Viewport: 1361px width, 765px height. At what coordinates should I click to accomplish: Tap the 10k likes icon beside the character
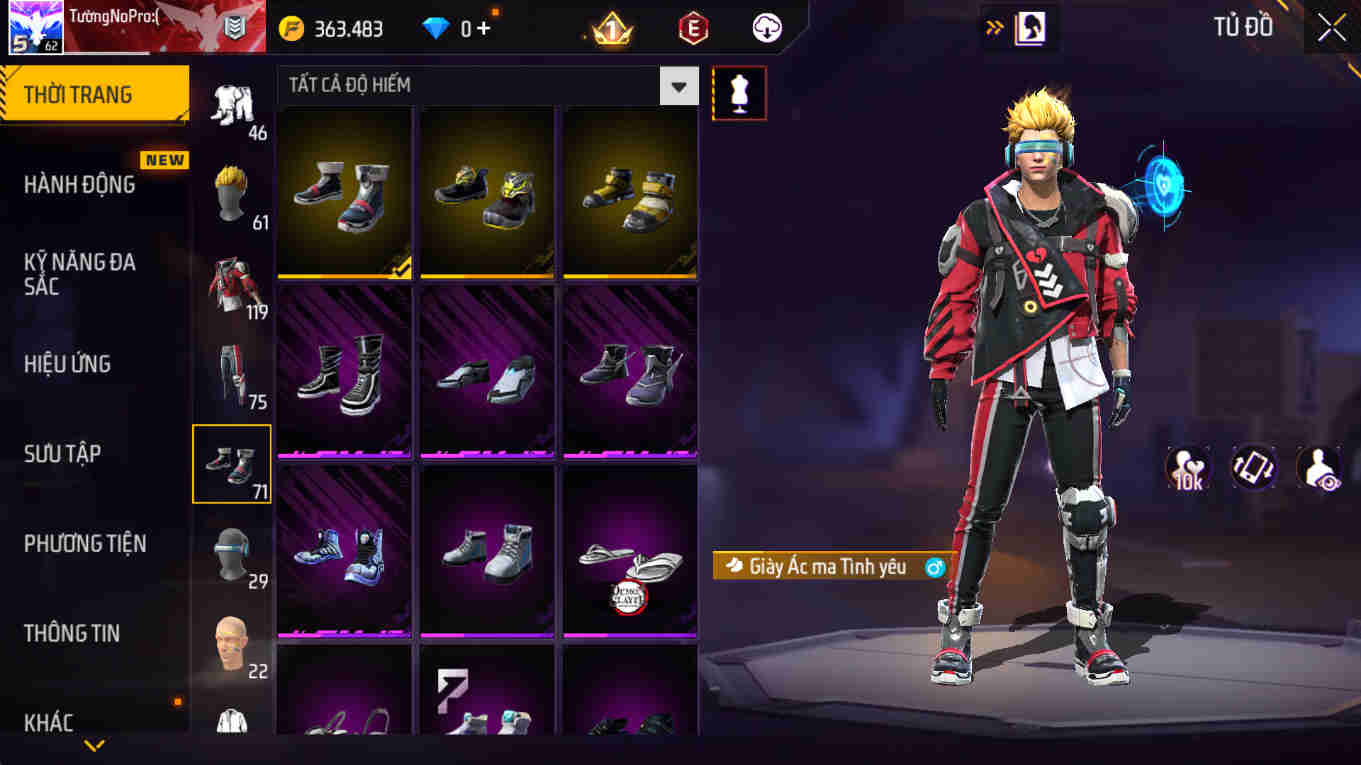point(1187,467)
